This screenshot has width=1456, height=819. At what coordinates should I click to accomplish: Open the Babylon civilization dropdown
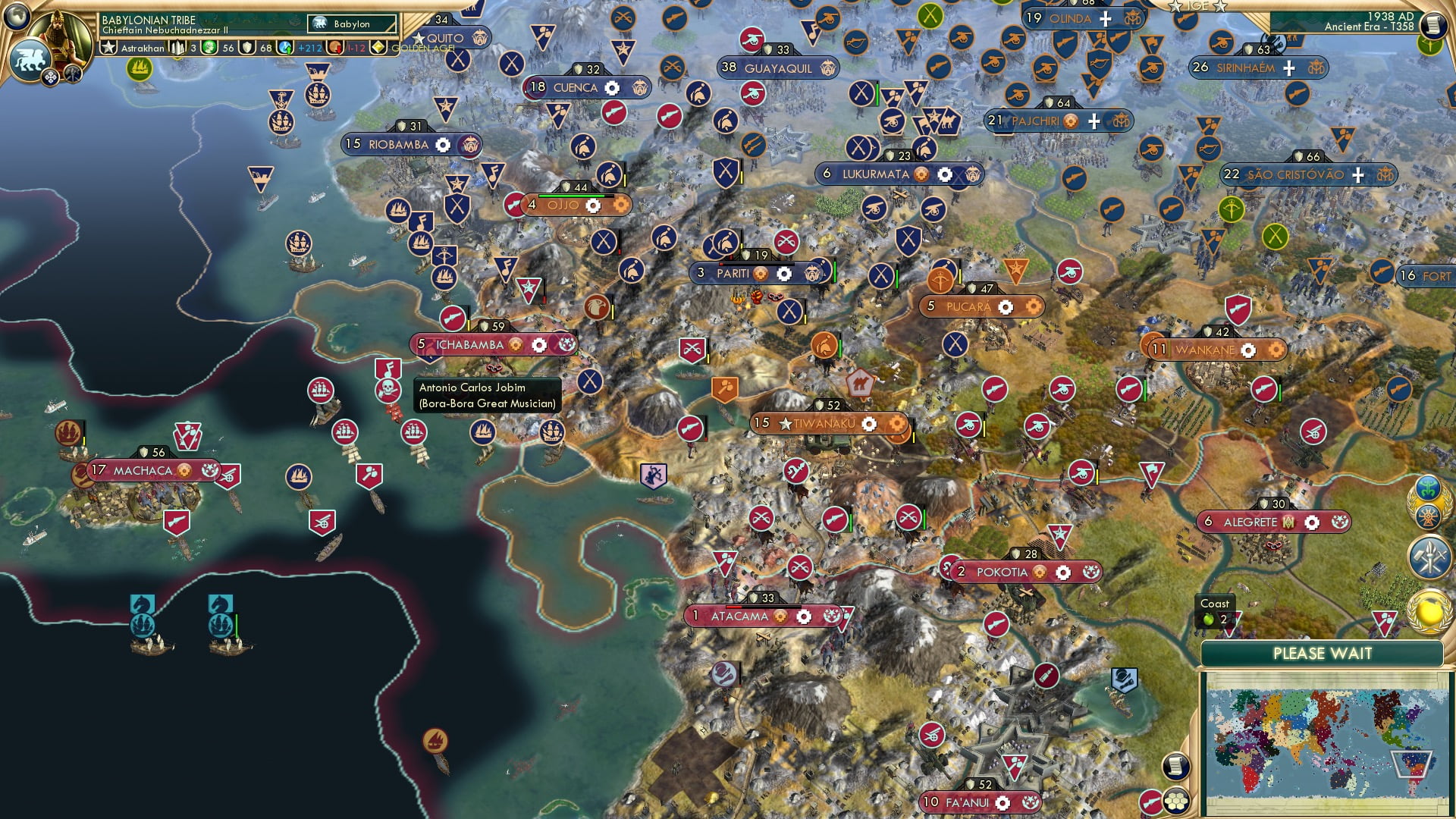click(353, 24)
